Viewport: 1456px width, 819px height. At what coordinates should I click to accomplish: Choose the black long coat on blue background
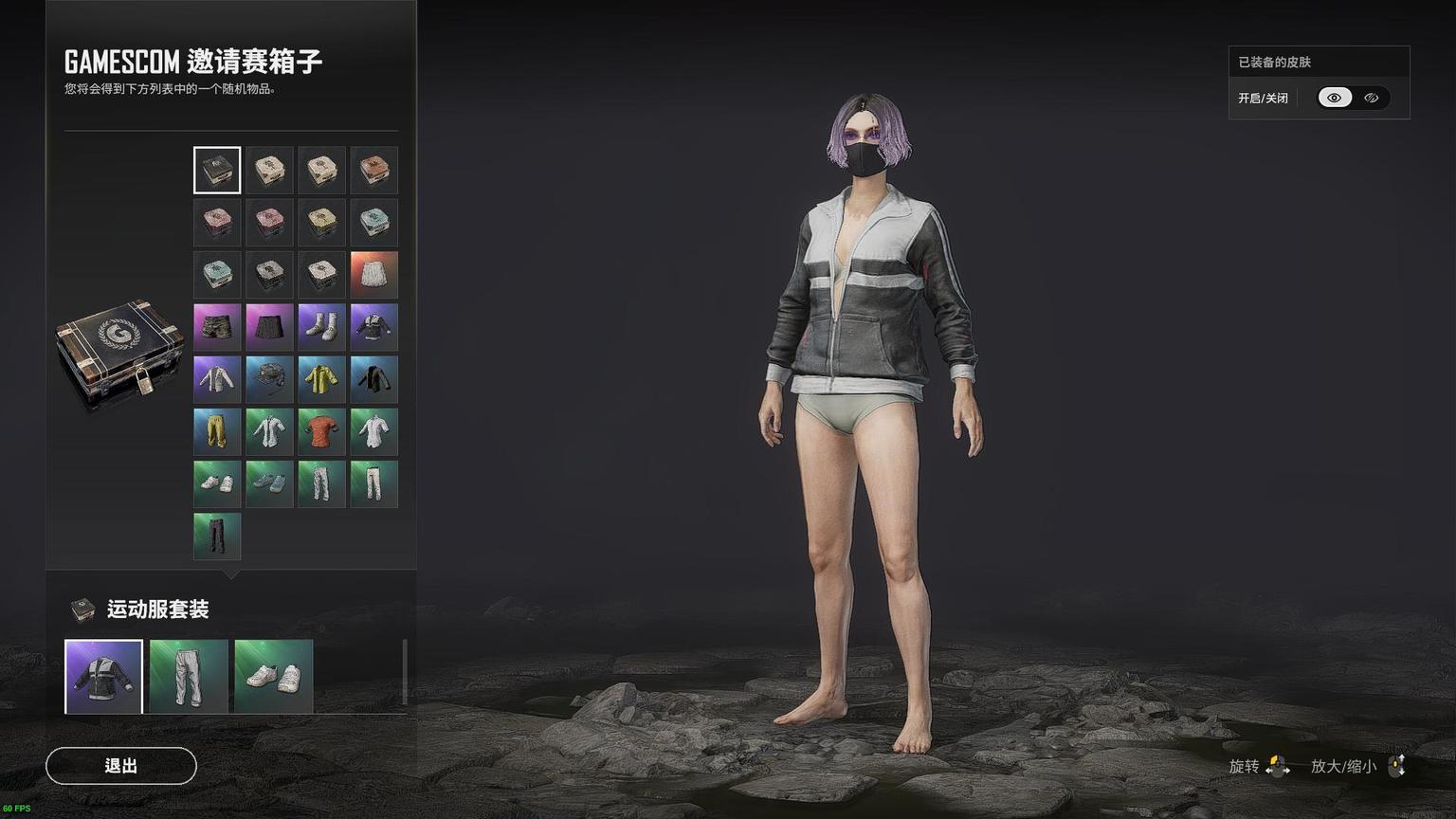coord(373,379)
